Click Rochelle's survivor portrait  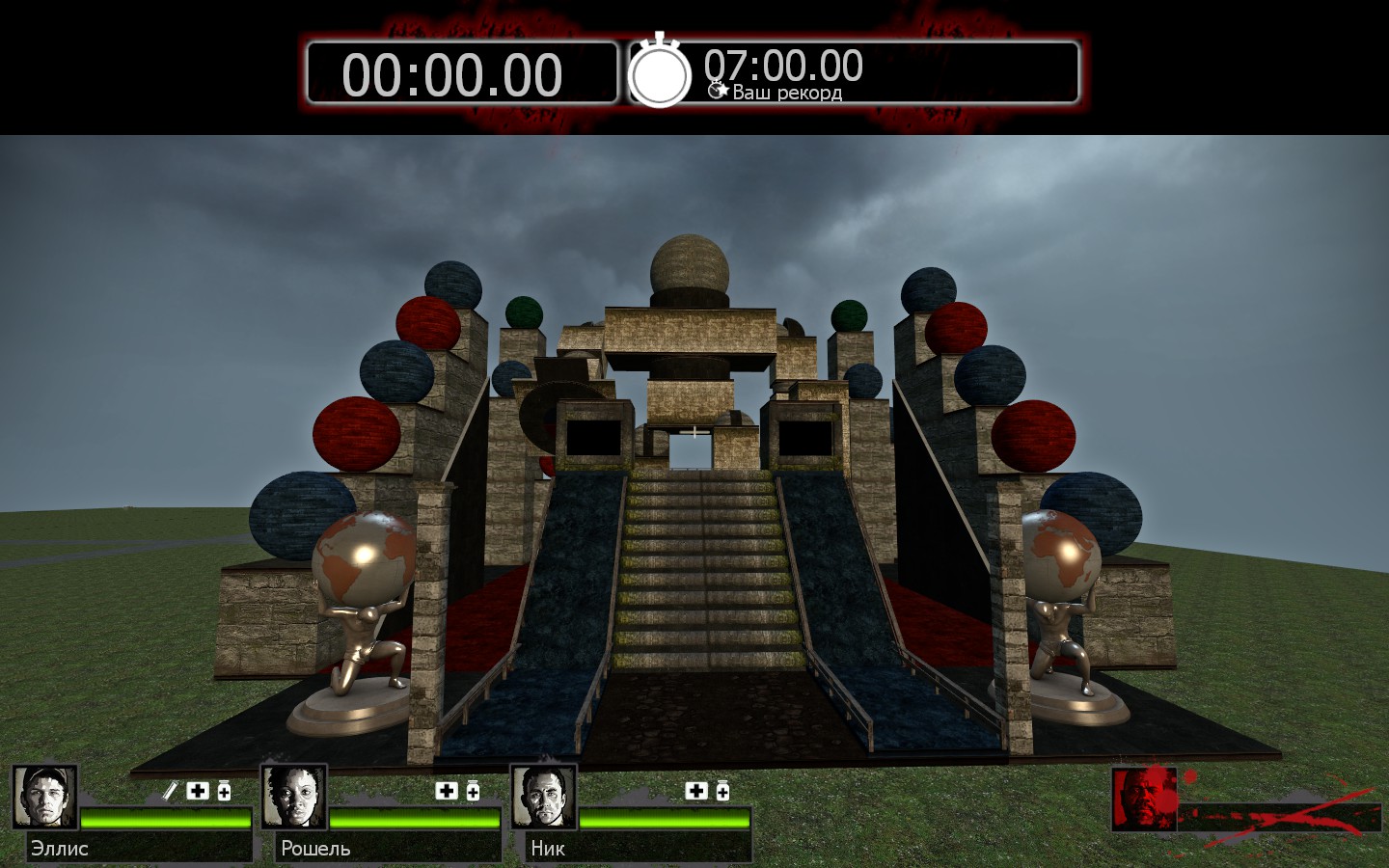tap(294, 798)
